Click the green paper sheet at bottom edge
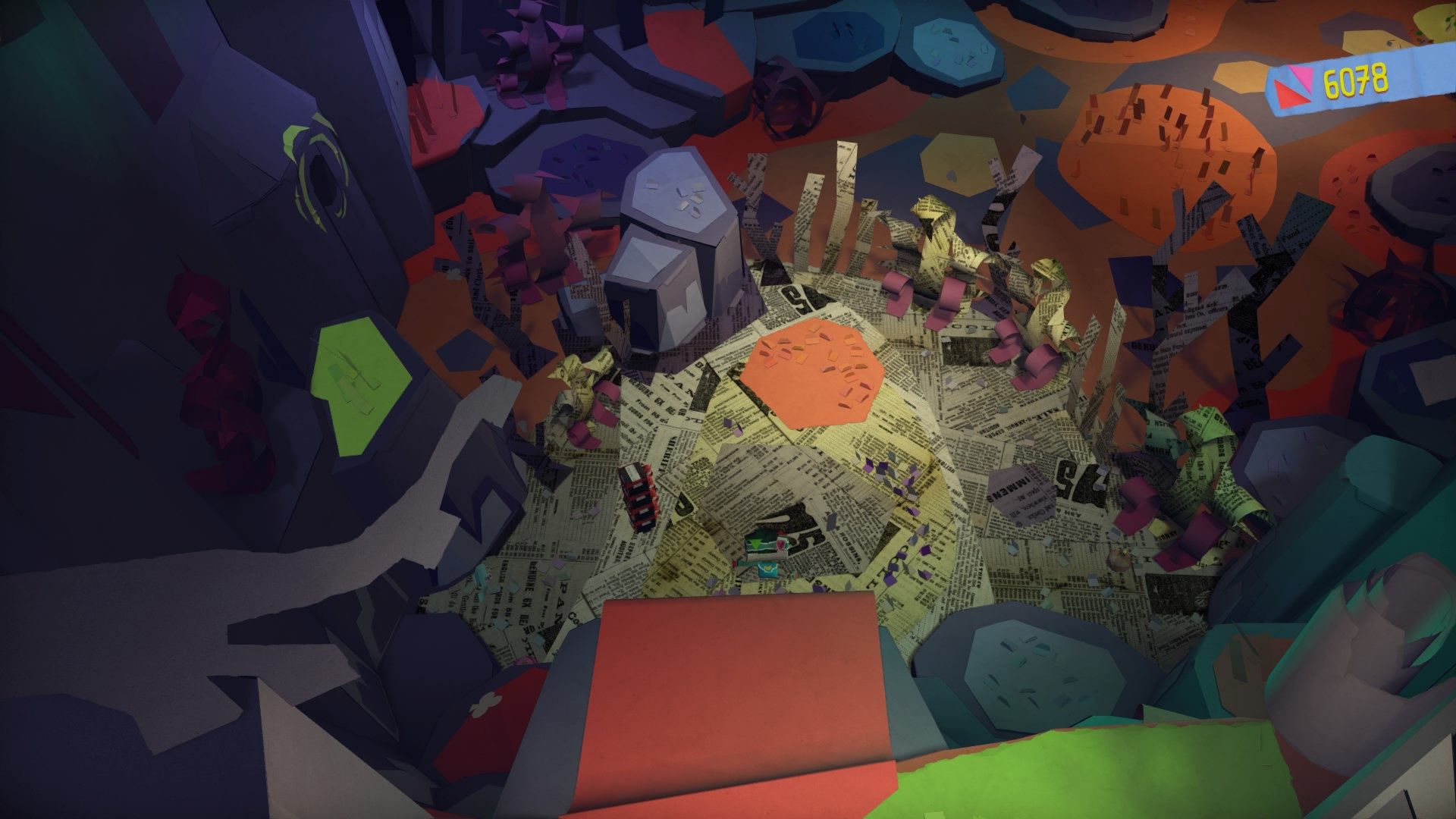The image size is (1456, 819). point(1100,781)
